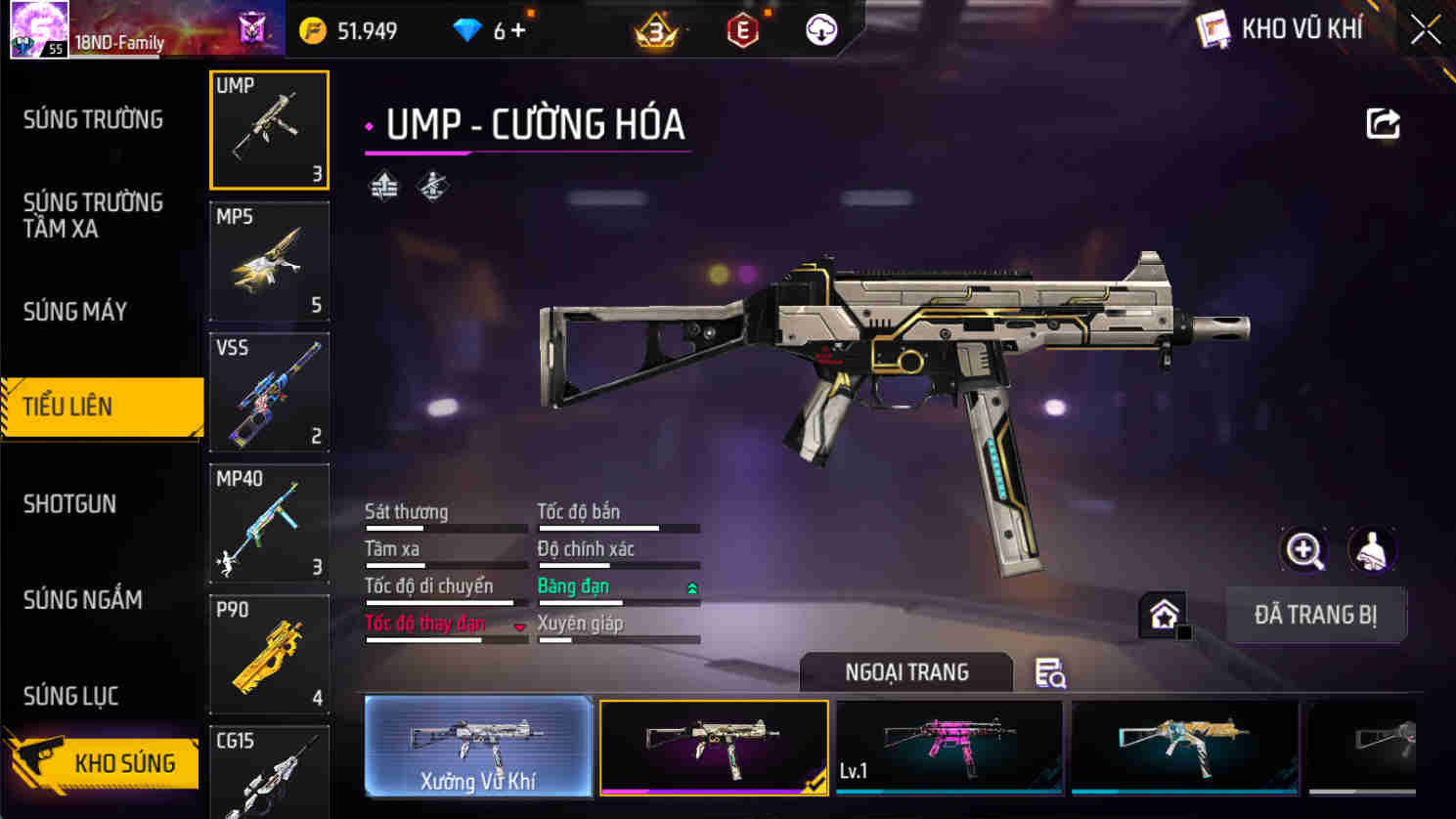This screenshot has height=819, width=1456.
Task: Open the Xưởng Vũ Khí tile
Action: pos(478,747)
